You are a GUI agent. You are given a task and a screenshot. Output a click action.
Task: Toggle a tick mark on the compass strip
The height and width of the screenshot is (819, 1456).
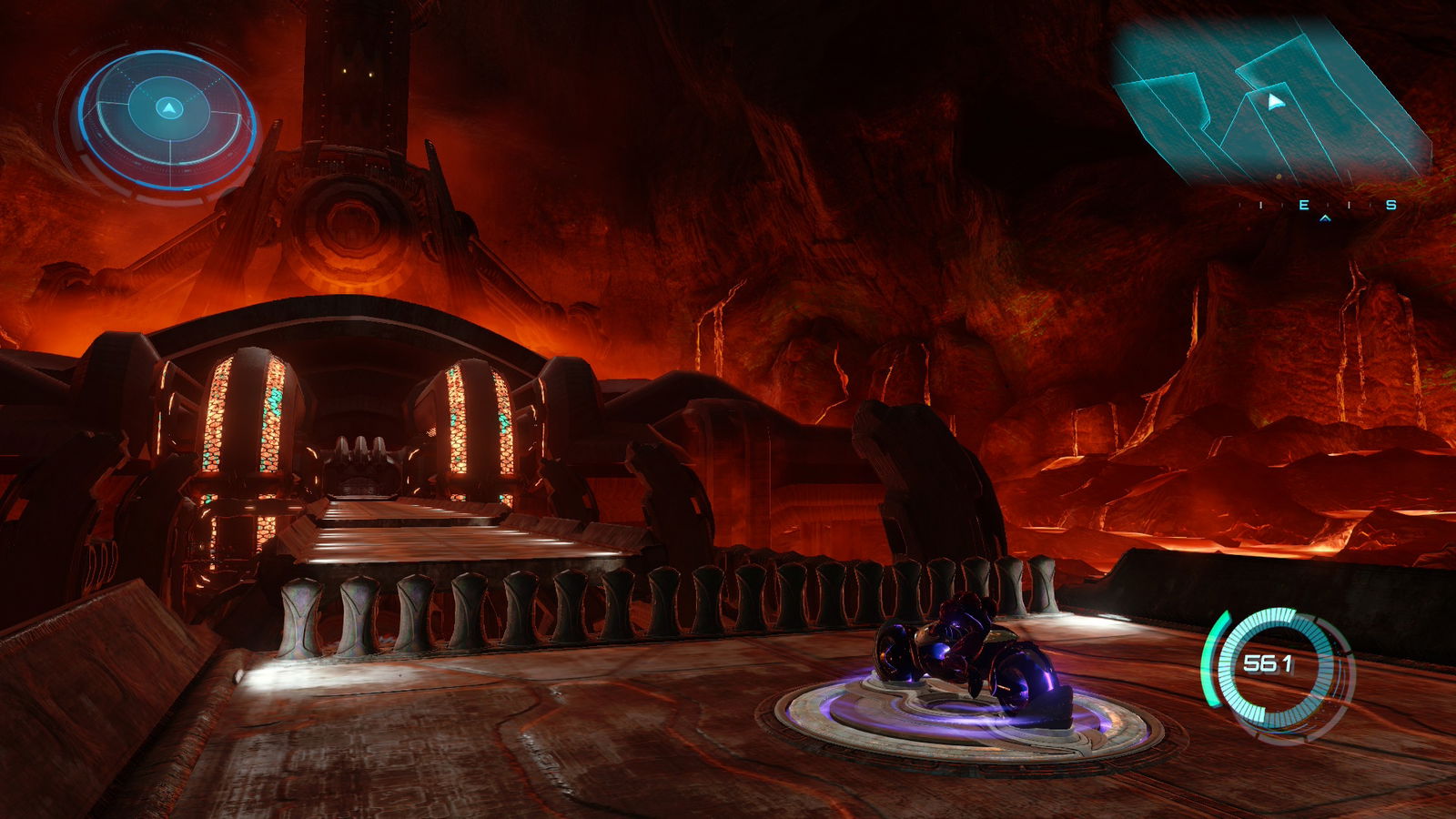click(x=1261, y=206)
